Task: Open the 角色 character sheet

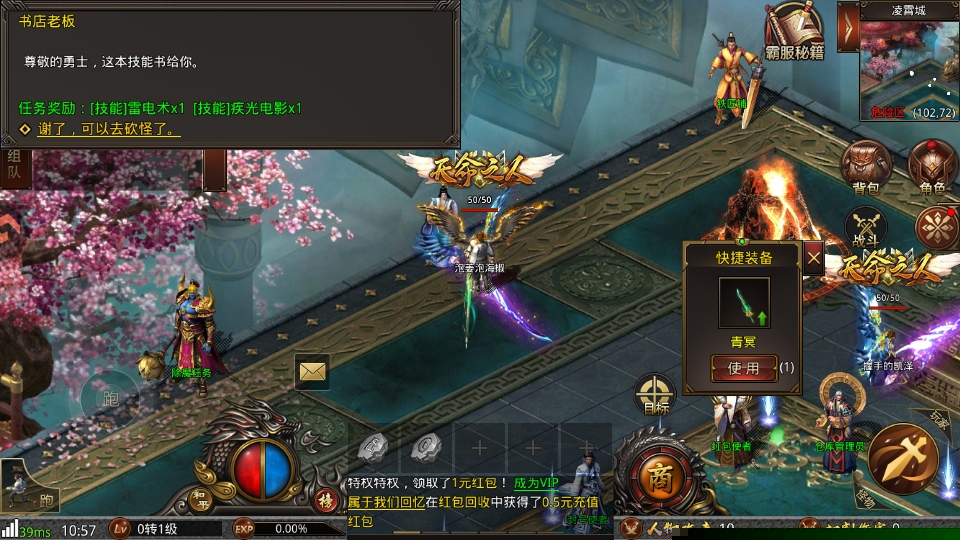Action: (932, 165)
